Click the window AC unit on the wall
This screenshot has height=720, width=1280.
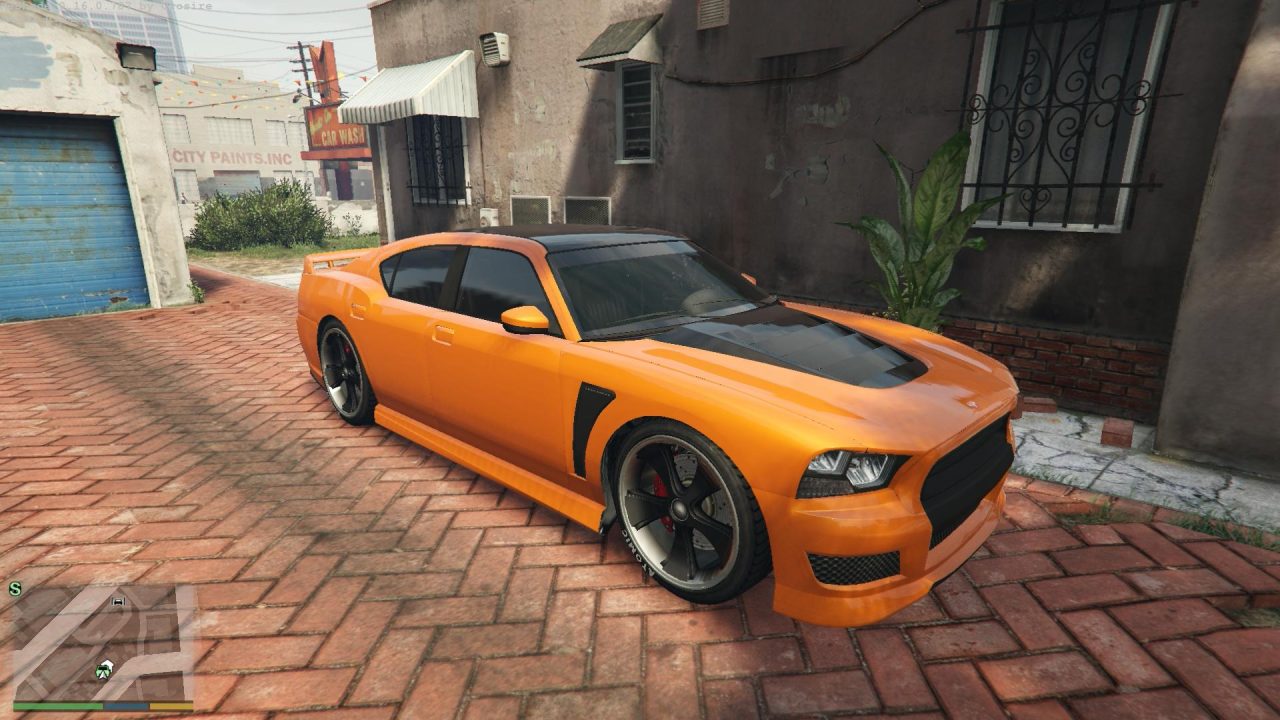[496, 50]
